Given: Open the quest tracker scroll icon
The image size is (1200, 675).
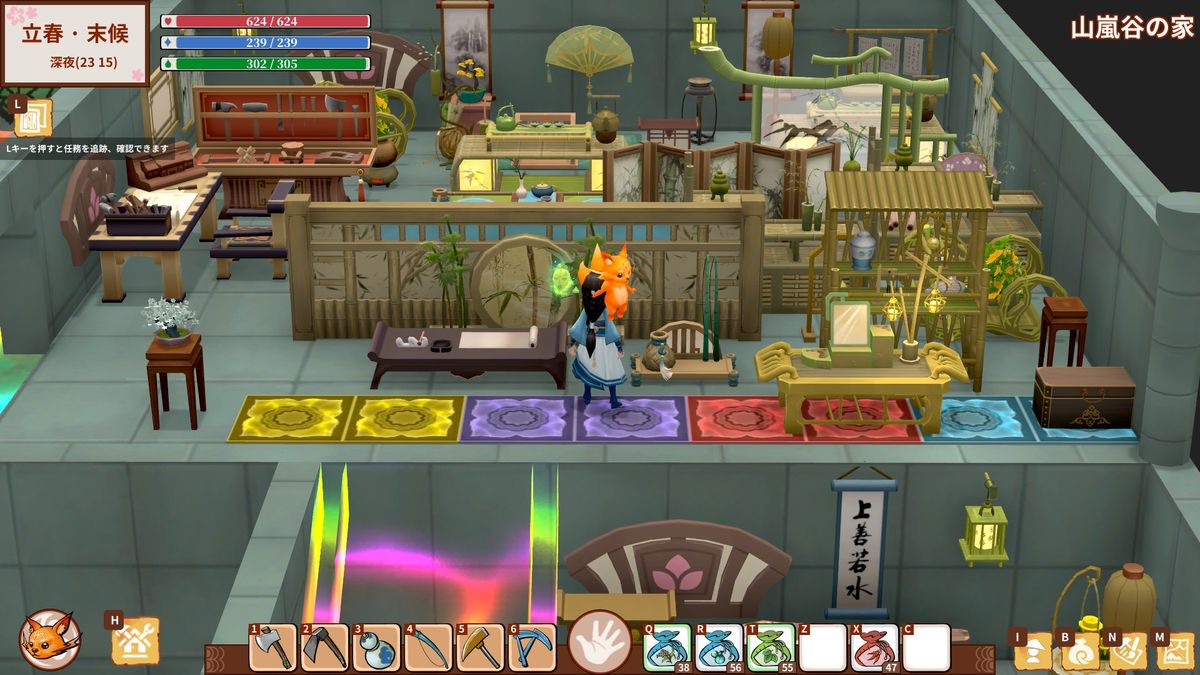Looking at the screenshot, I should pyautogui.click(x=33, y=117).
